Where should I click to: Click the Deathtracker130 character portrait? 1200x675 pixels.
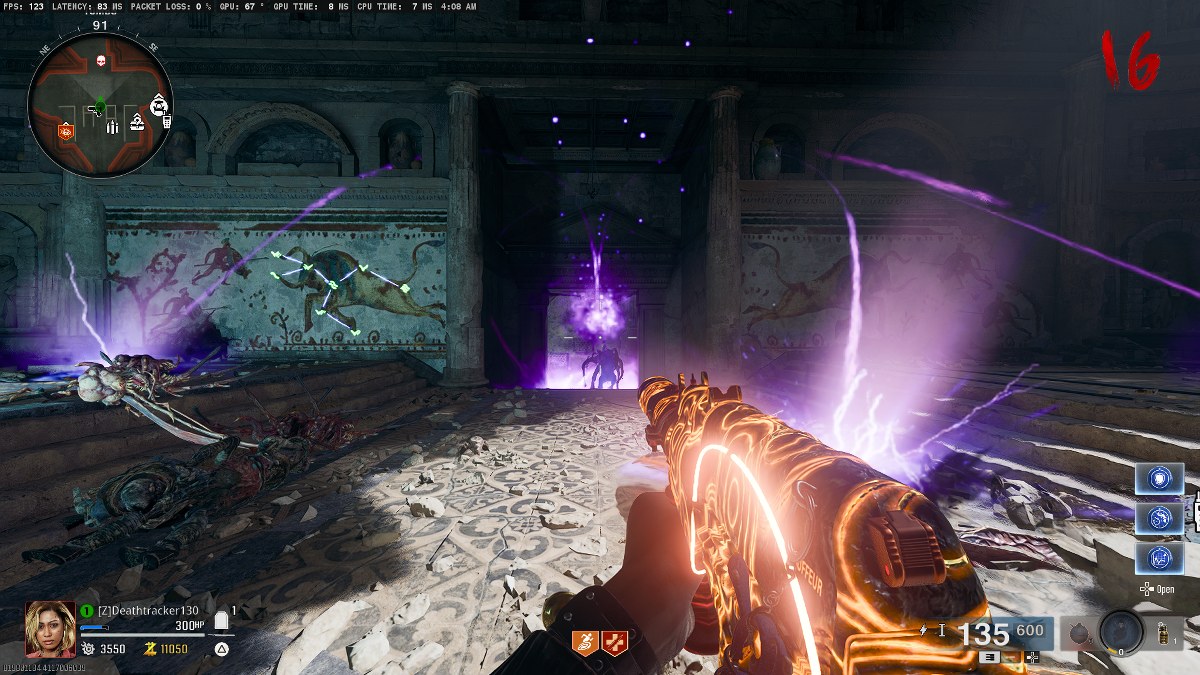click(50, 628)
